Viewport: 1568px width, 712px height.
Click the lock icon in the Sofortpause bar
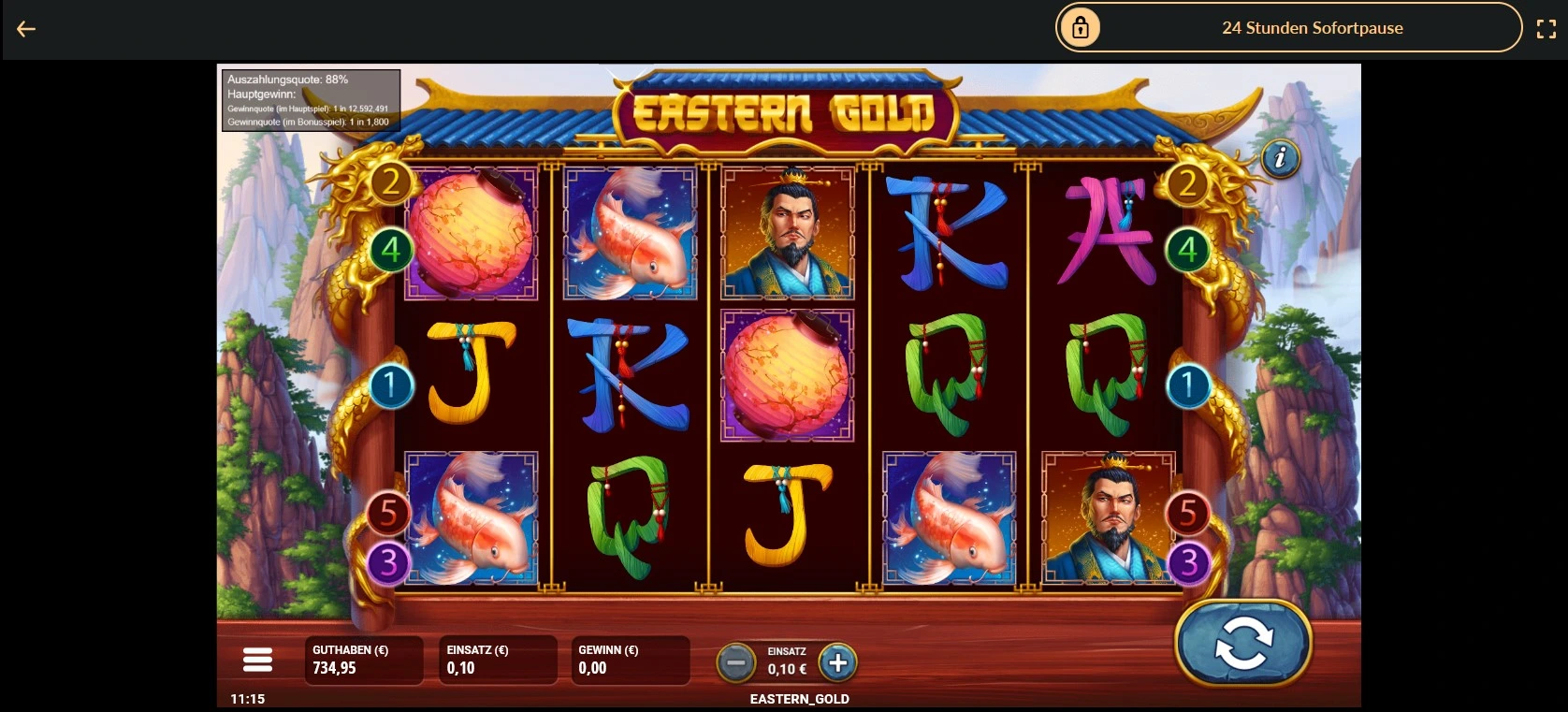[1082, 27]
